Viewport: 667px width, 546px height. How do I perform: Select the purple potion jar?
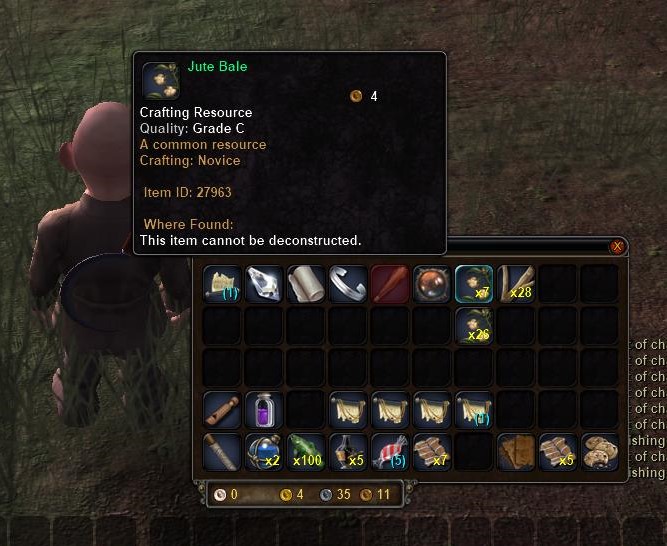point(264,409)
